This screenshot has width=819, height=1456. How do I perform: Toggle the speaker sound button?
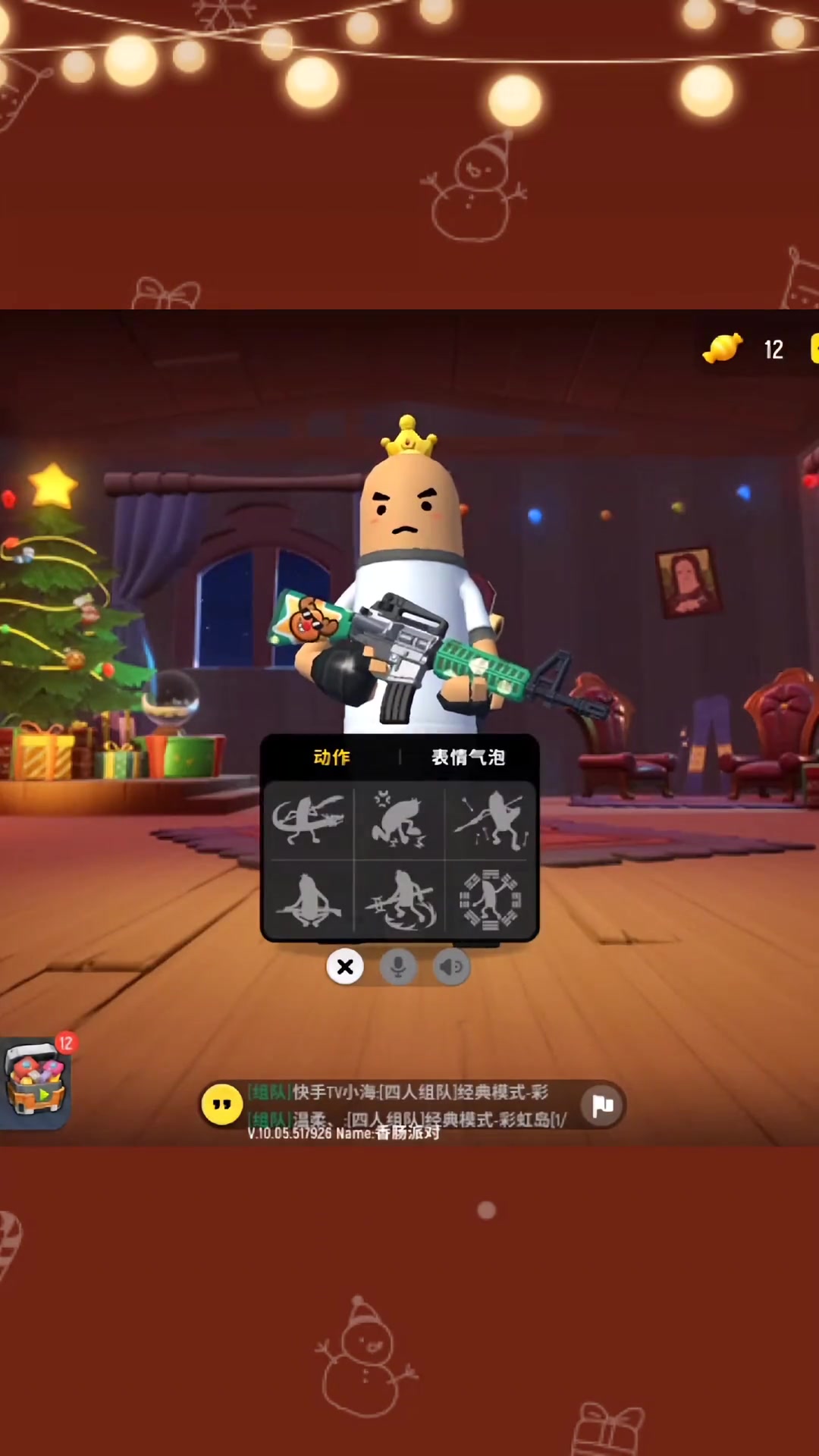(451, 967)
